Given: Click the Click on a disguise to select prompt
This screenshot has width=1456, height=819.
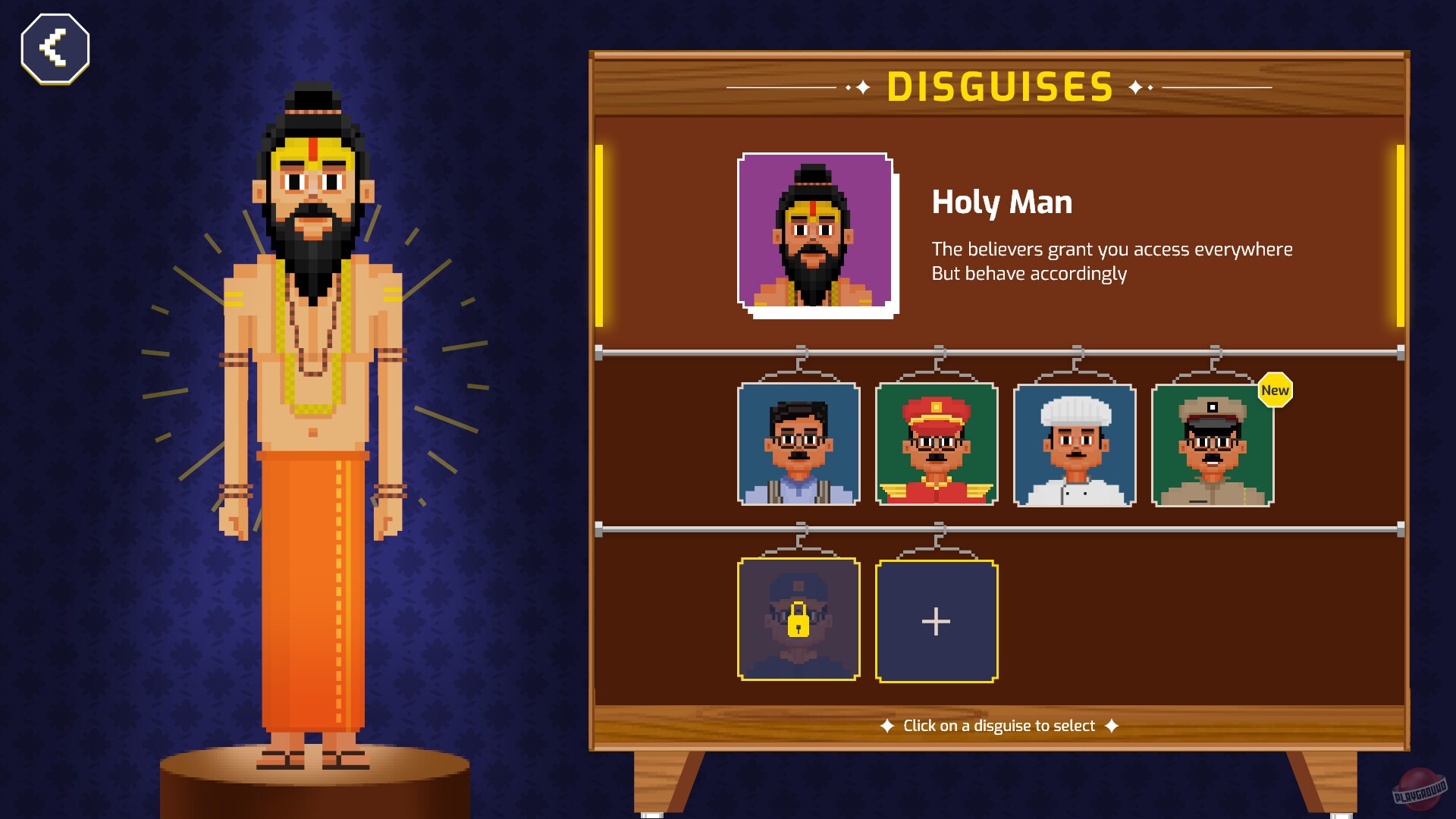Looking at the screenshot, I should click(997, 725).
